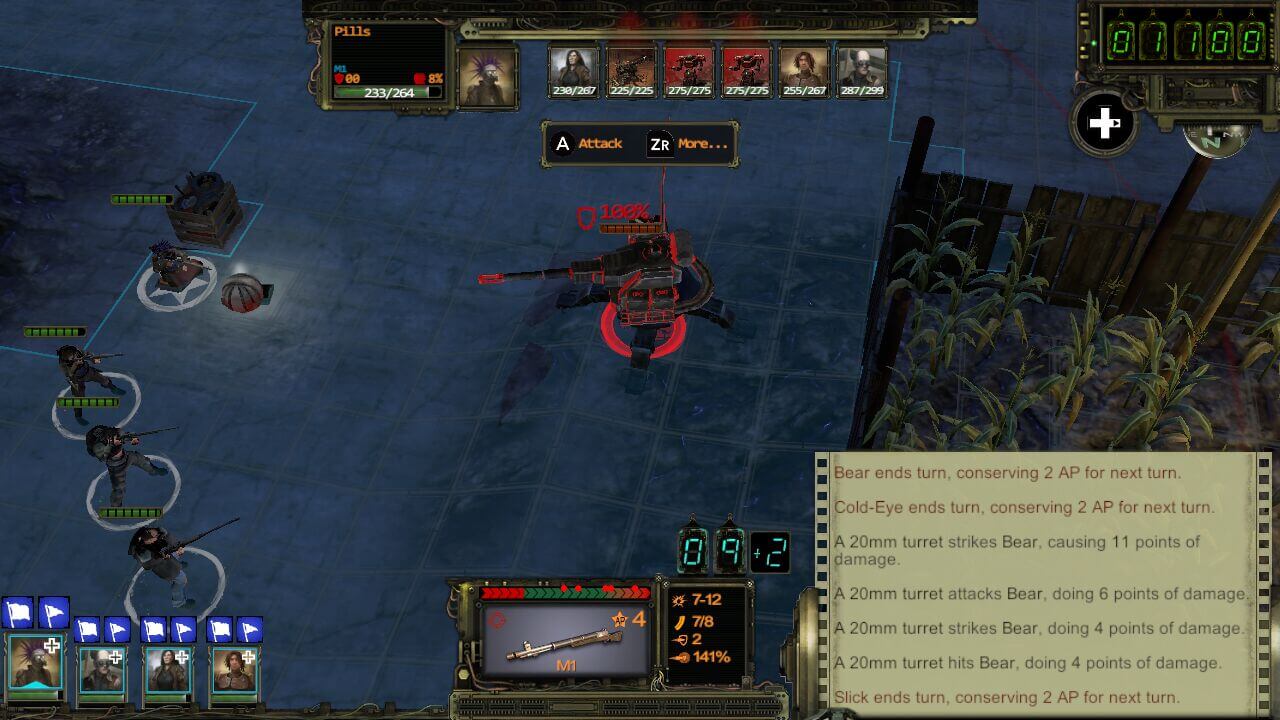Click the compass below the timer
The height and width of the screenshot is (720, 1280).
pyautogui.click(x=1218, y=140)
